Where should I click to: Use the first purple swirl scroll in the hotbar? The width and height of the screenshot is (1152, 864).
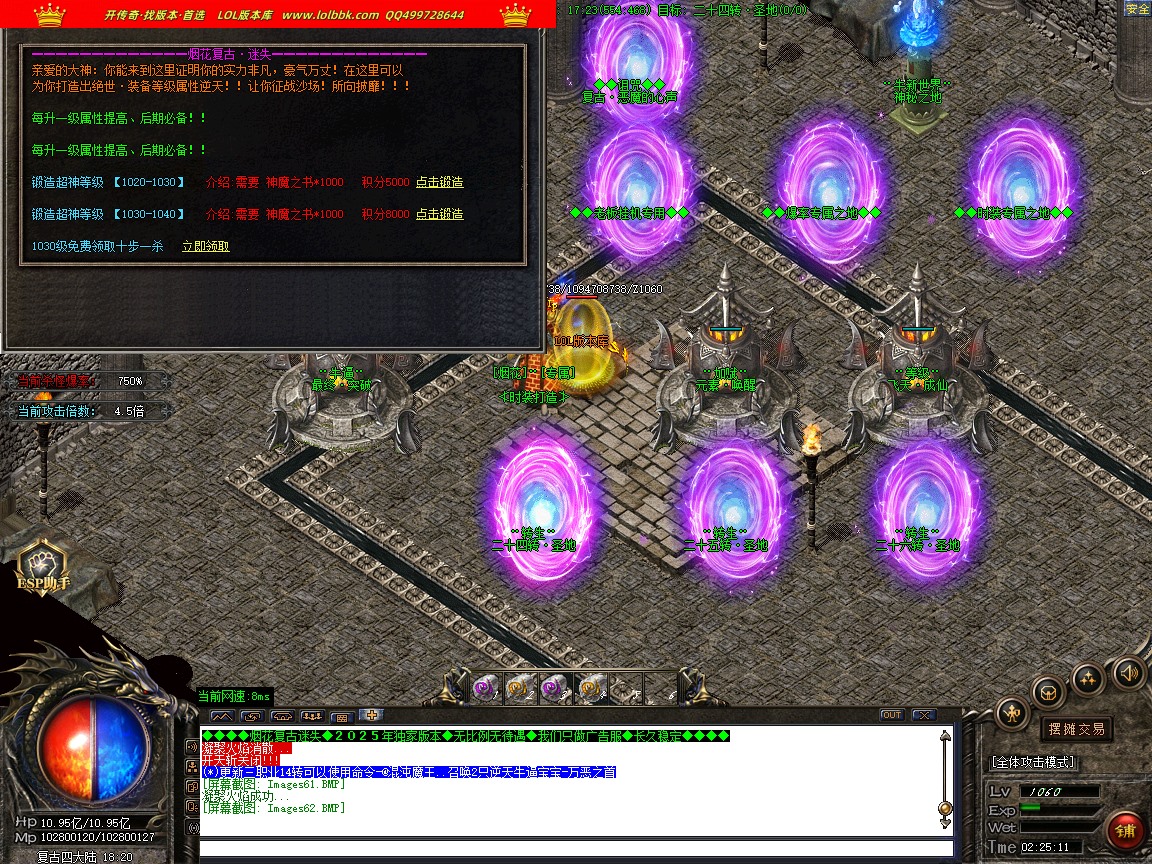485,688
